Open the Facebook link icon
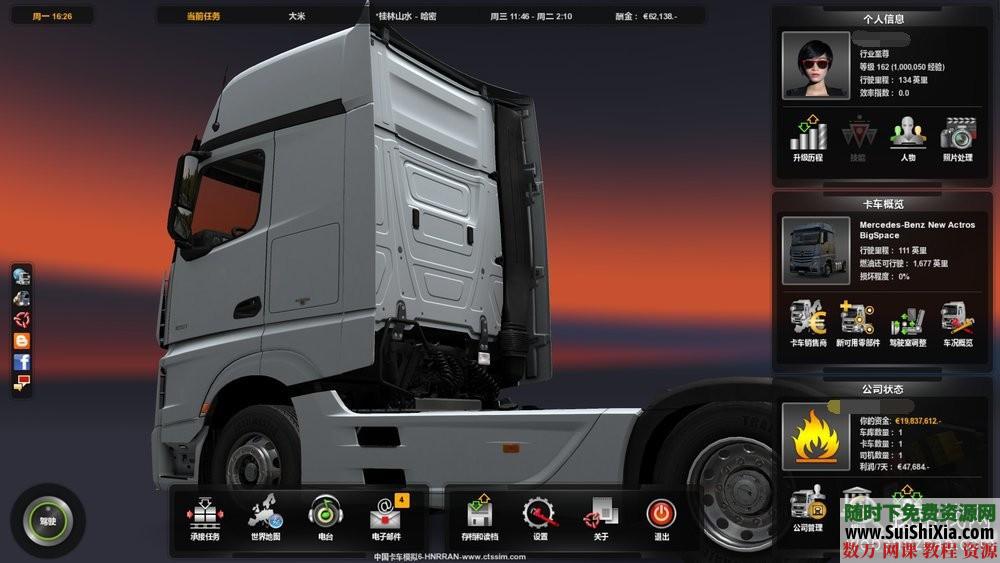This screenshot has width=1000, height=563. coord(21,361)
